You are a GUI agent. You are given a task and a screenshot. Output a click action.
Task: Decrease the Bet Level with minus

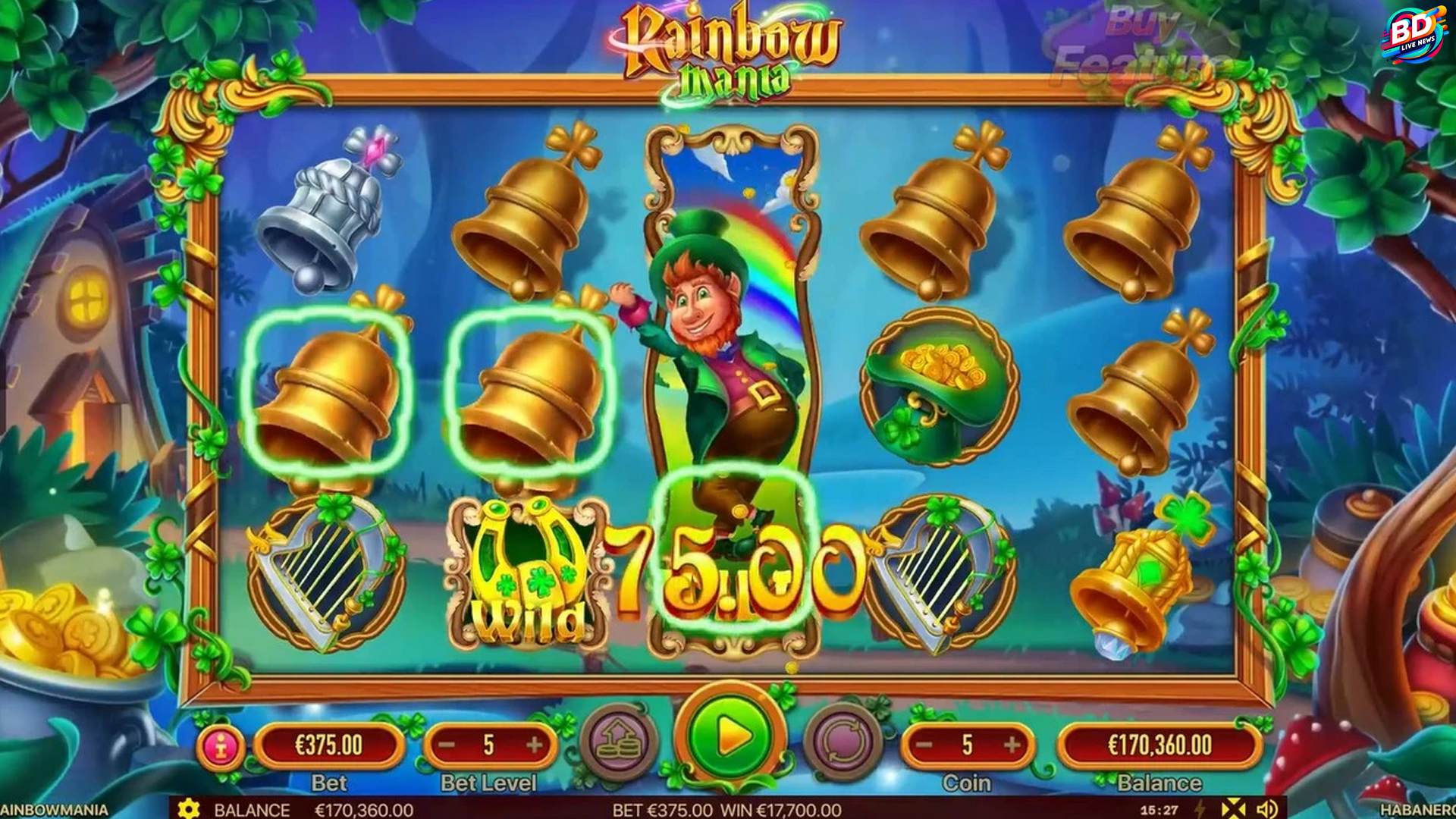coord(447,745)
